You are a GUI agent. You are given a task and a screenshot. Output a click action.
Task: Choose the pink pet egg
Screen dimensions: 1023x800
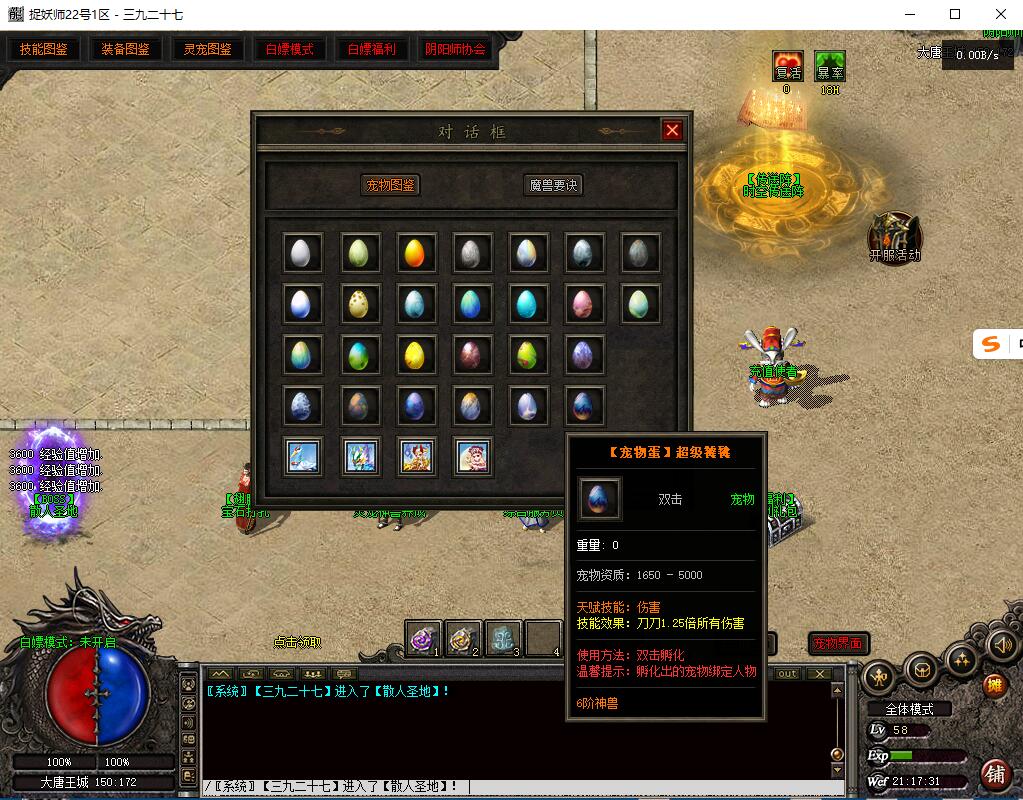(x=583, y=302)
